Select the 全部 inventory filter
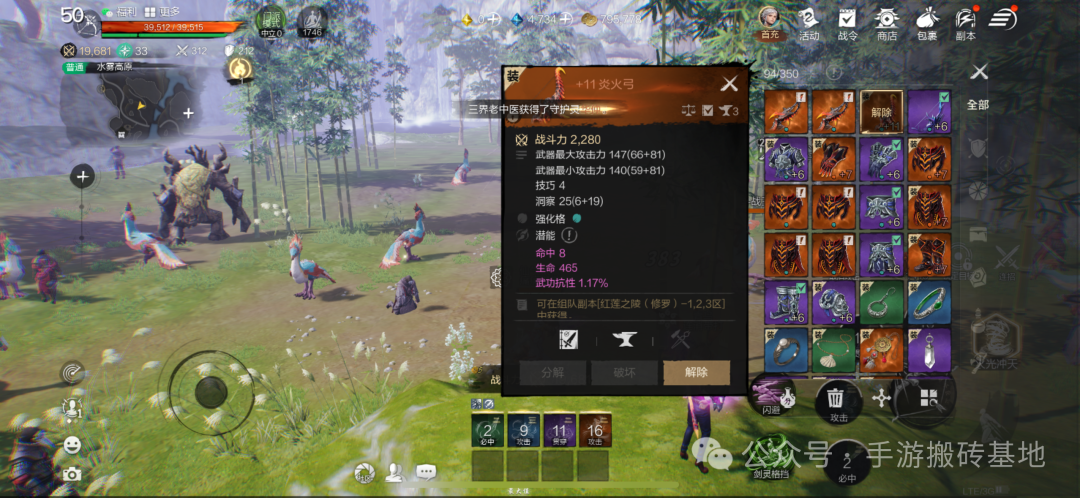The image size is (1080, 498). pos(977,104)
